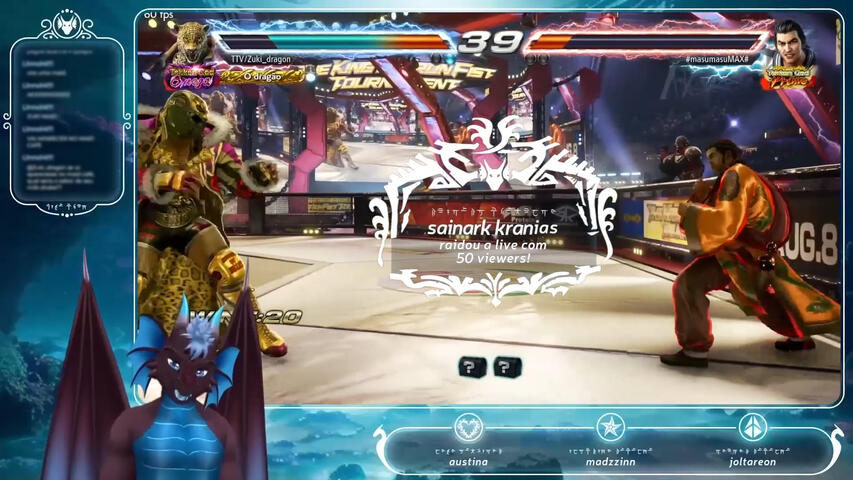Click the left player's rank badge
853x480 pixels.
(x=189, y=79)
